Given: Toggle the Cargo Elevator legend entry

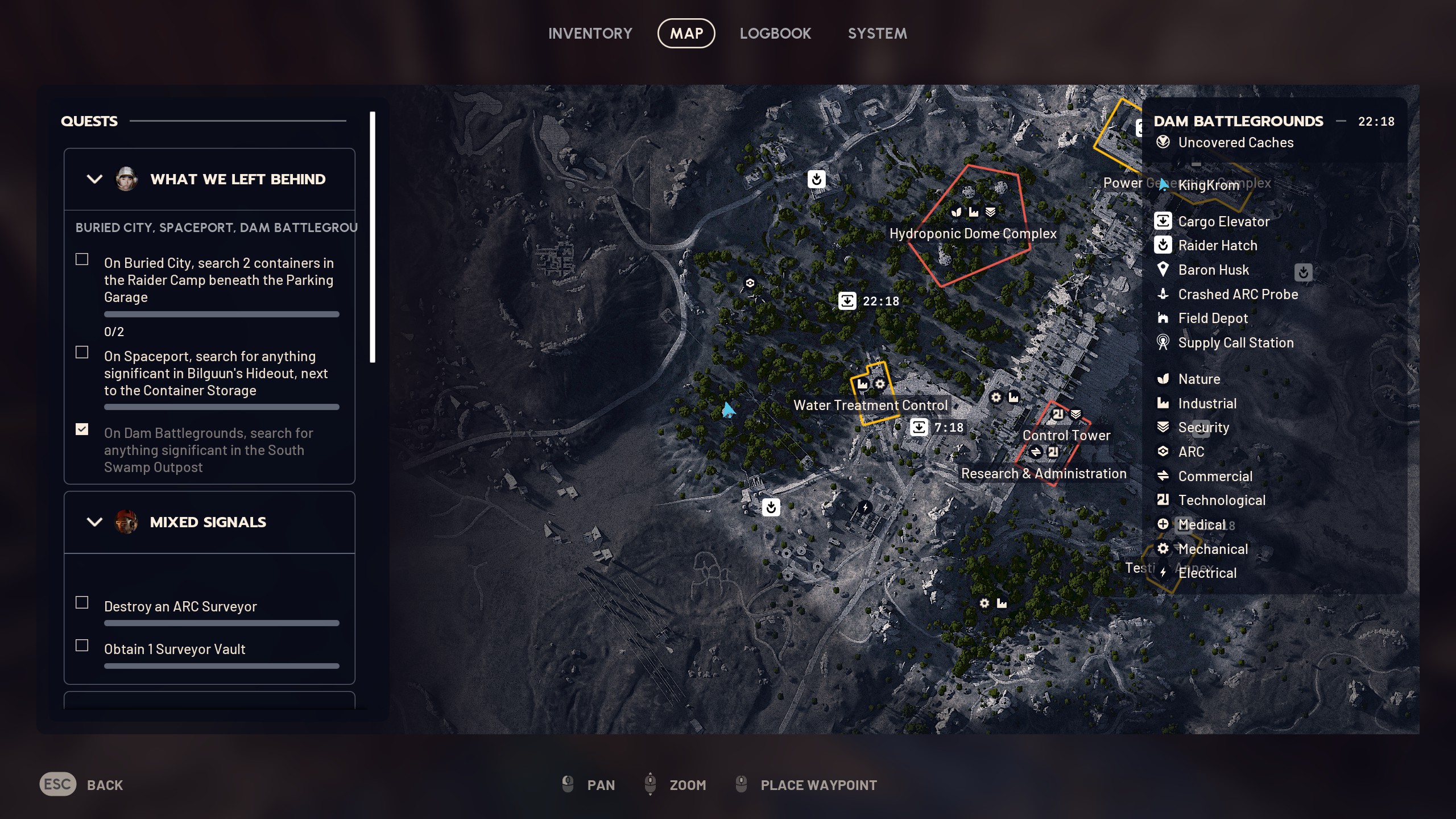Looking at the screenshot, I should pyautogui.click(x=1223, y=221).
